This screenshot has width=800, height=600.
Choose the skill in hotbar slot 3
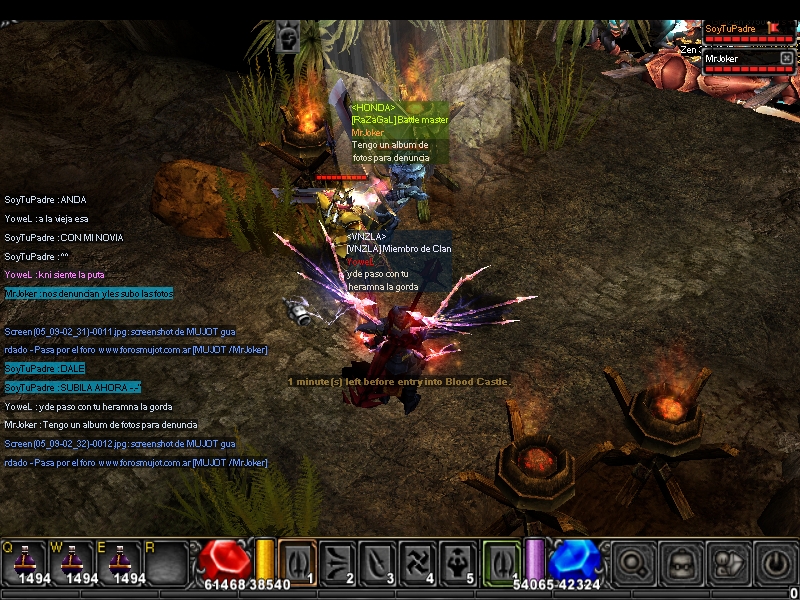(378, 562)
